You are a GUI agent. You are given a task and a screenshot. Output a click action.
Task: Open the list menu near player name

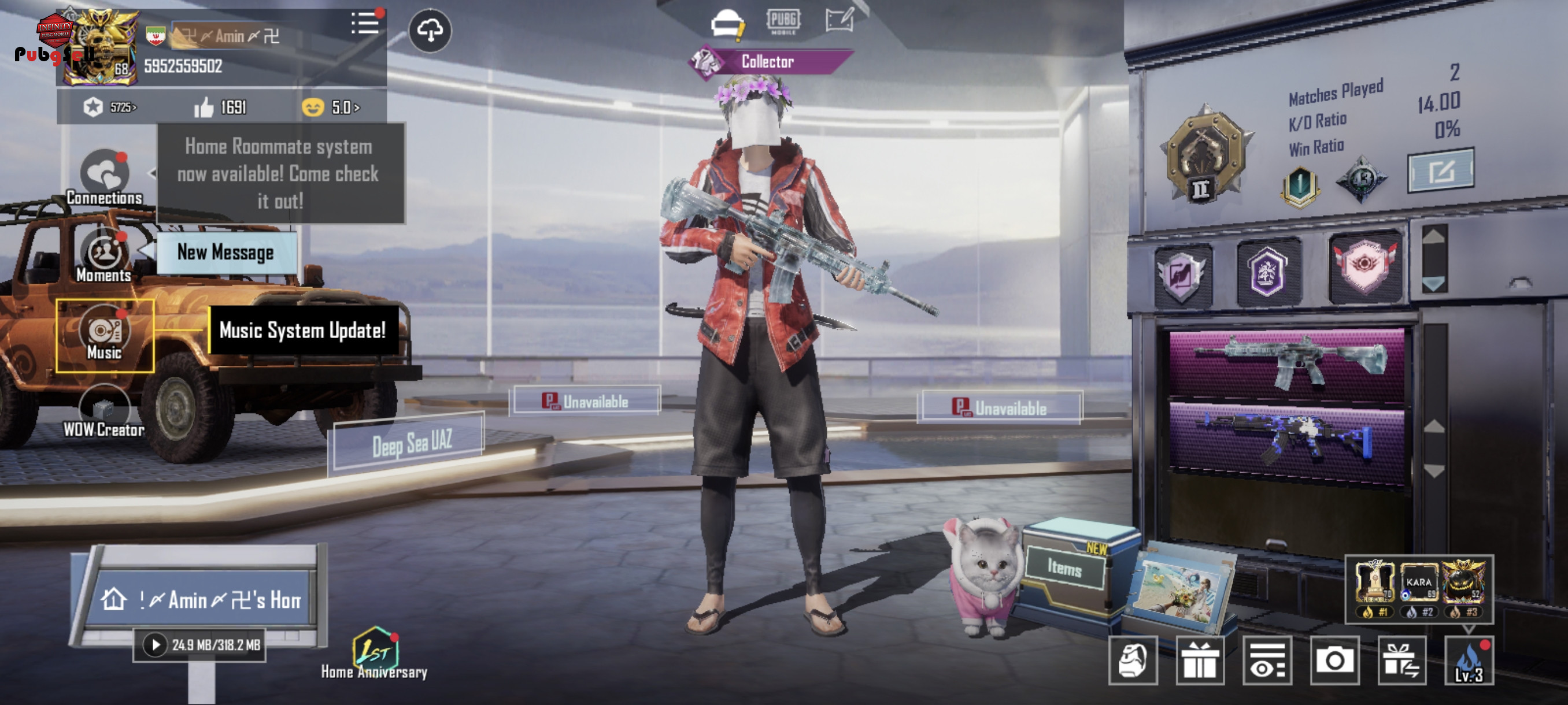365,24
